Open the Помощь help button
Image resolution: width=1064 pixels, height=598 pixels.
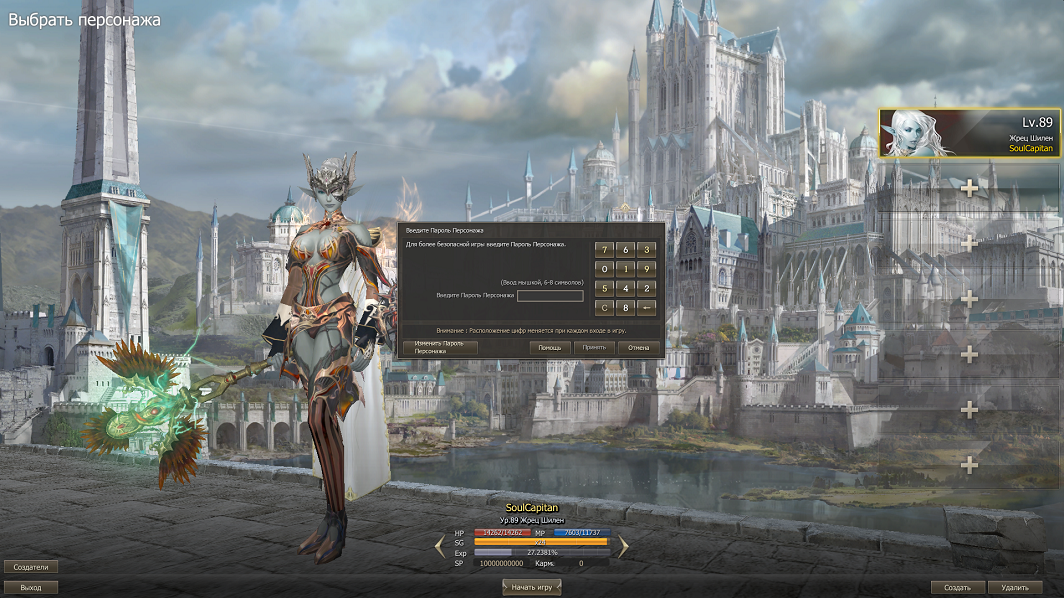point(550,347)
